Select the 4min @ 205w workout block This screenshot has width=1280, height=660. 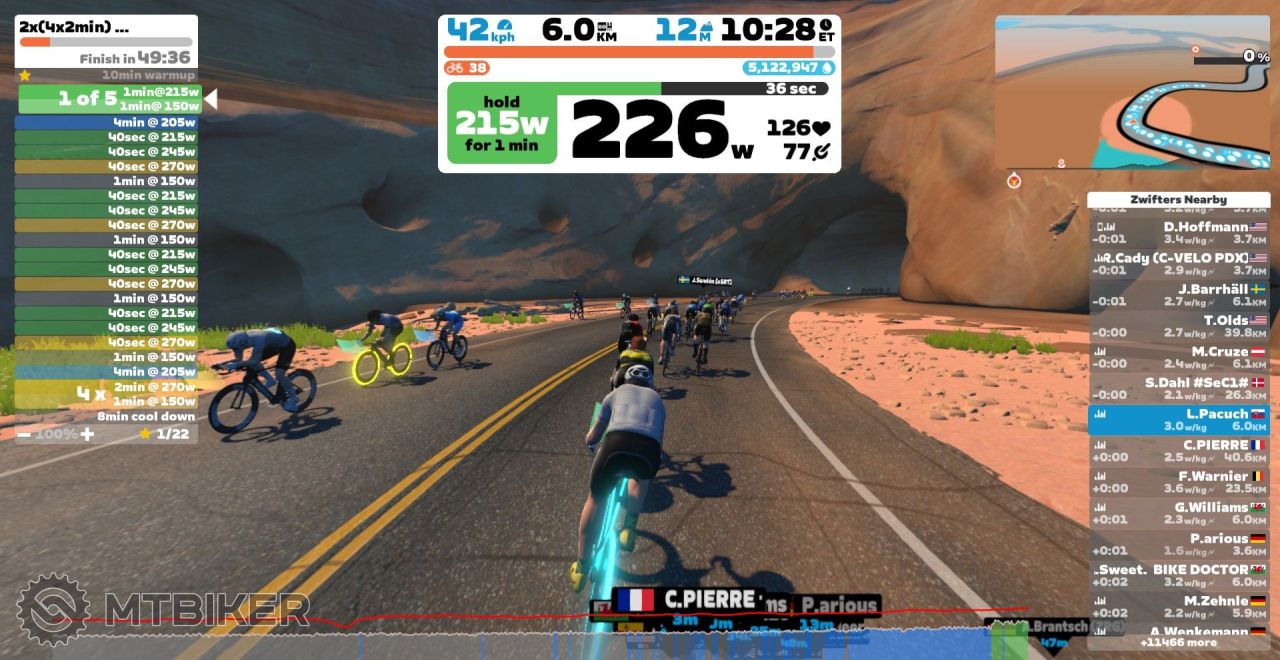(106, 122)
